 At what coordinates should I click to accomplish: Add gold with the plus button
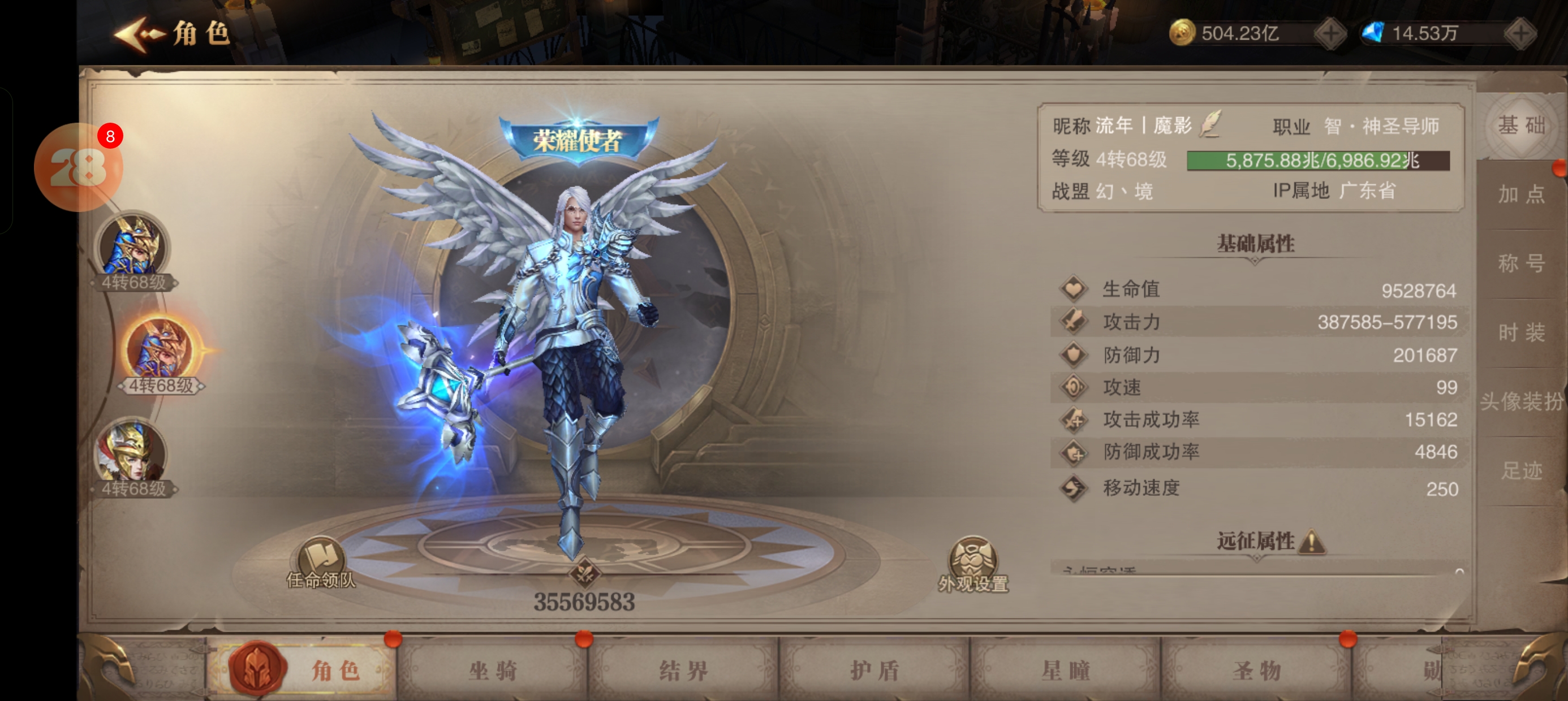1330,33
